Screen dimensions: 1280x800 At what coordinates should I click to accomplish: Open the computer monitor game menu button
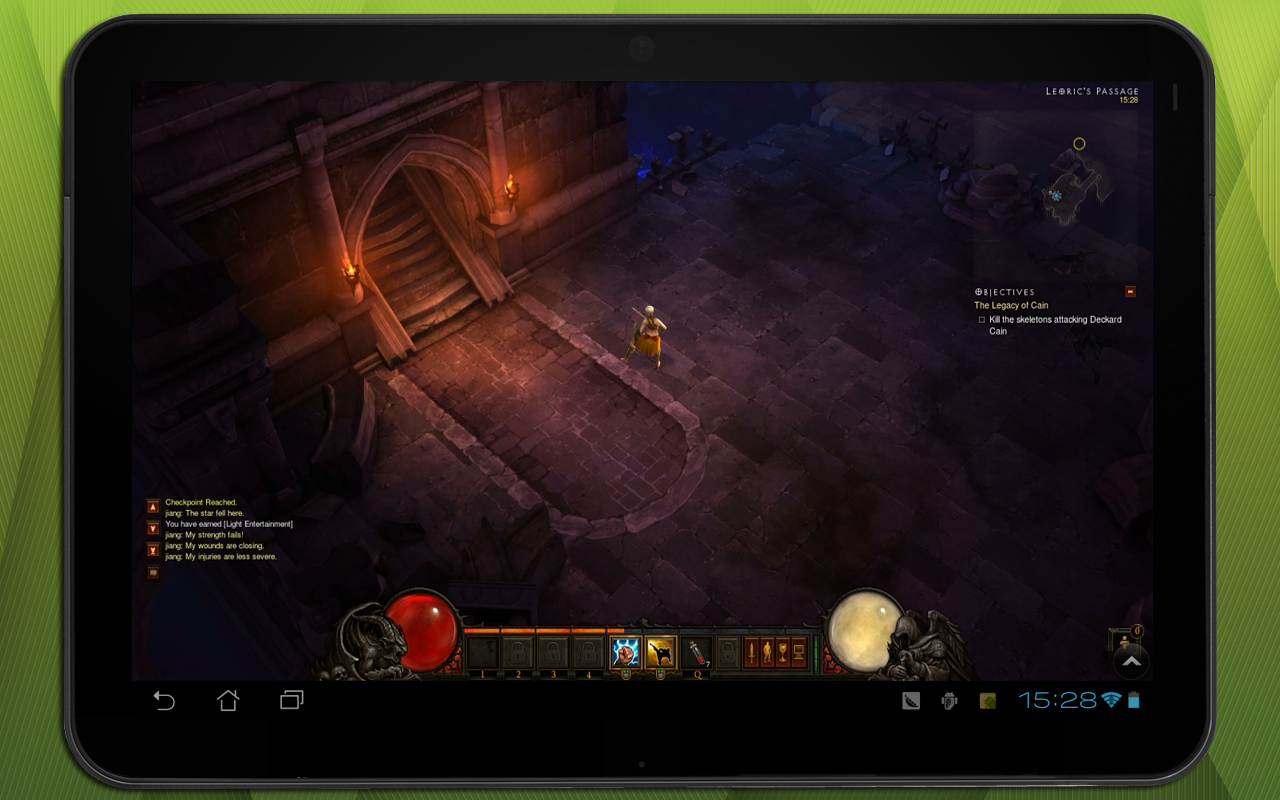(x=799, y=653)
